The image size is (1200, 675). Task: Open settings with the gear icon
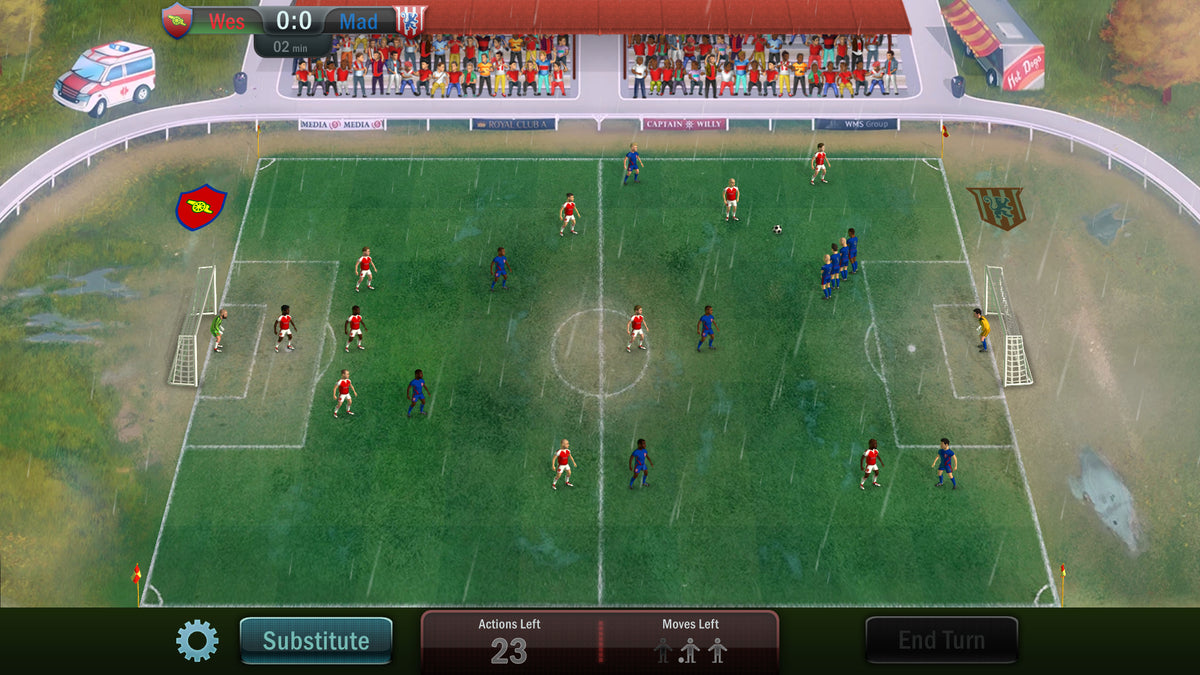(197, 640)
